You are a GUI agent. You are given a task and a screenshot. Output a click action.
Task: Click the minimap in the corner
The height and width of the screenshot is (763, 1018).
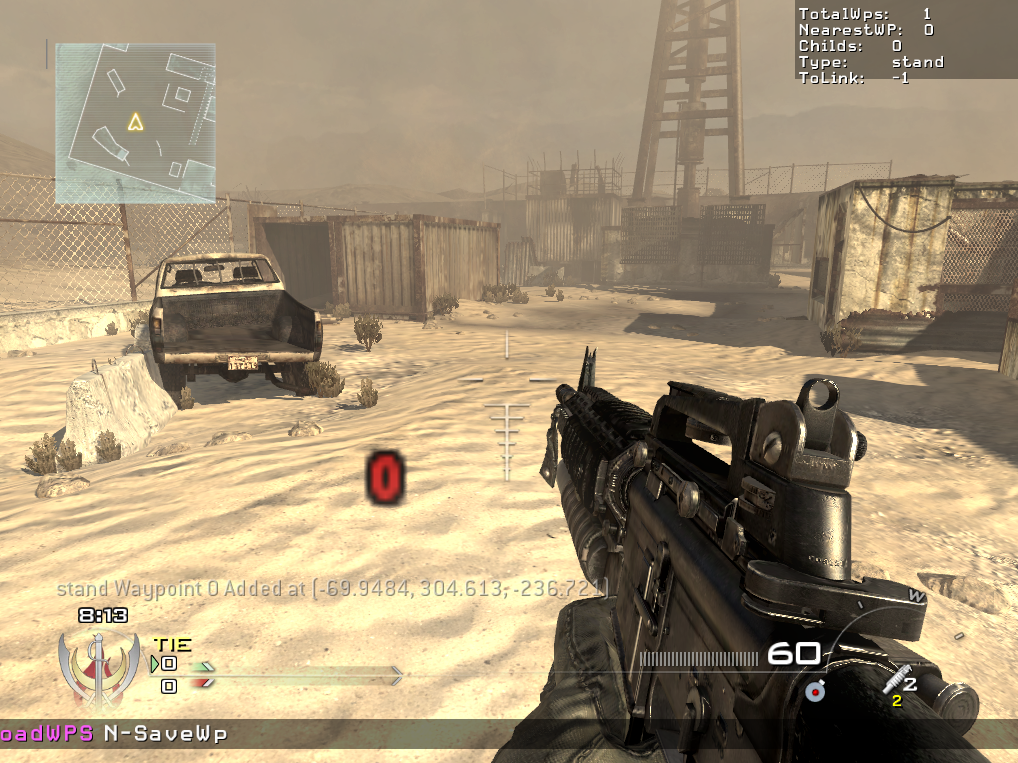(135, 122)
